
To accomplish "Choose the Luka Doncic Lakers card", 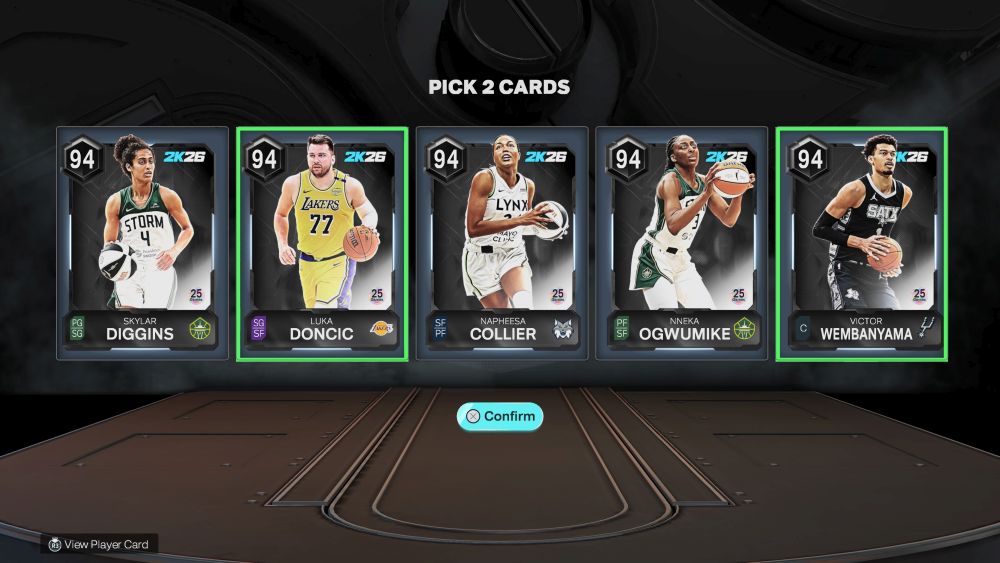I will (322, 243).
